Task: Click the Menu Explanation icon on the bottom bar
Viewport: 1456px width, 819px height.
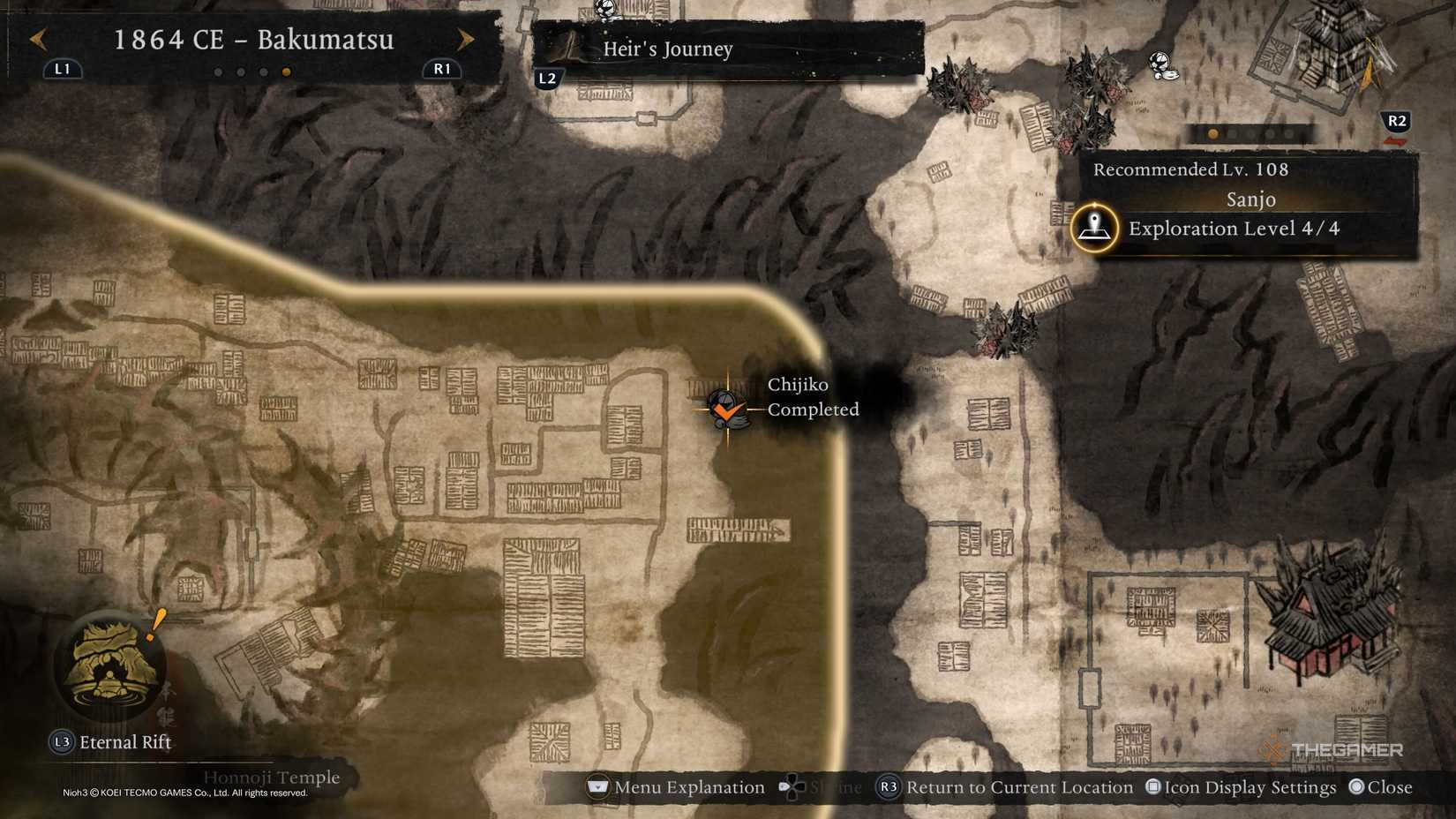Action: click(x=598, y=786)
